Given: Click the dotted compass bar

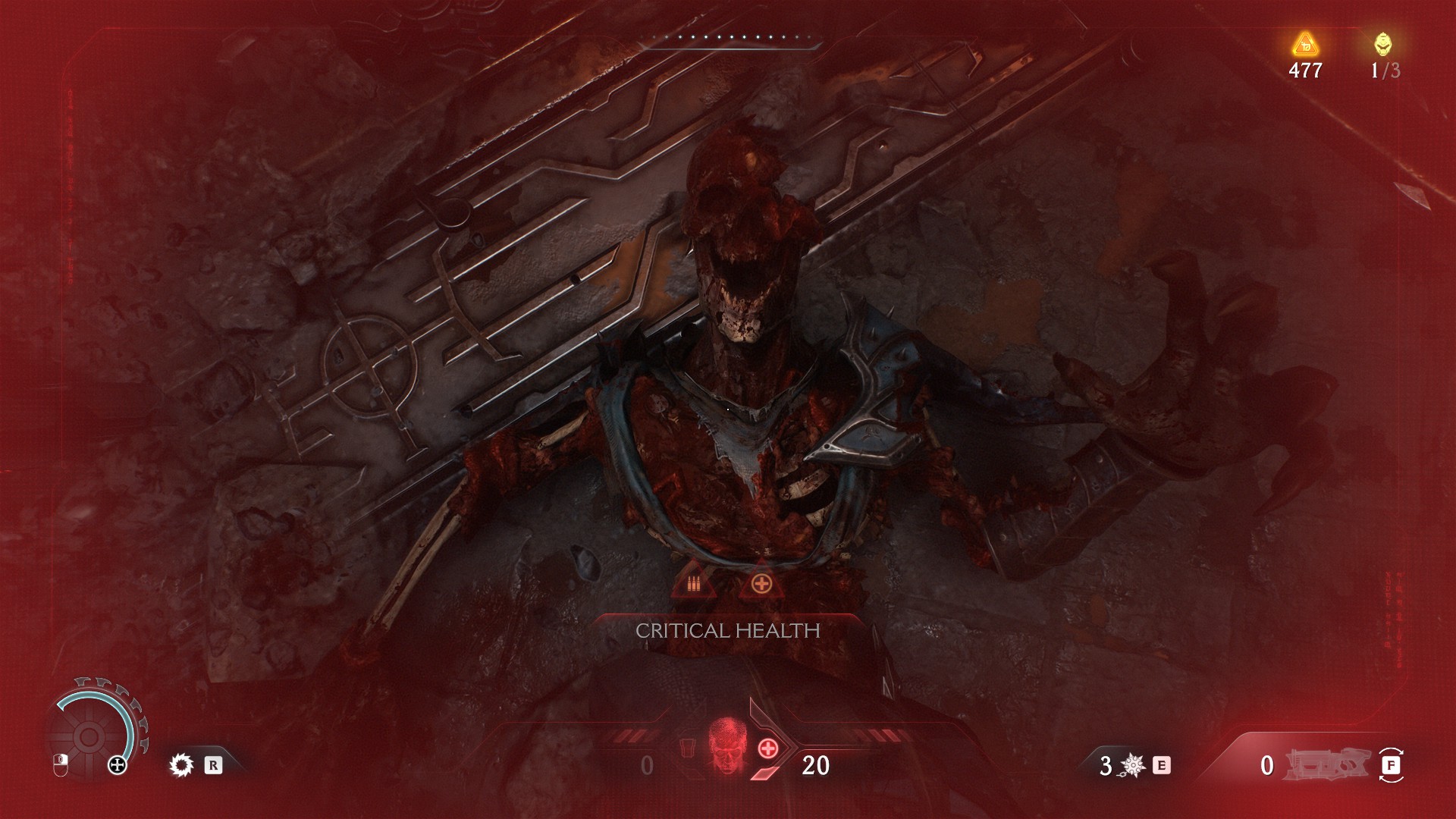Looking at the screenshot, I should coord(732,38).
